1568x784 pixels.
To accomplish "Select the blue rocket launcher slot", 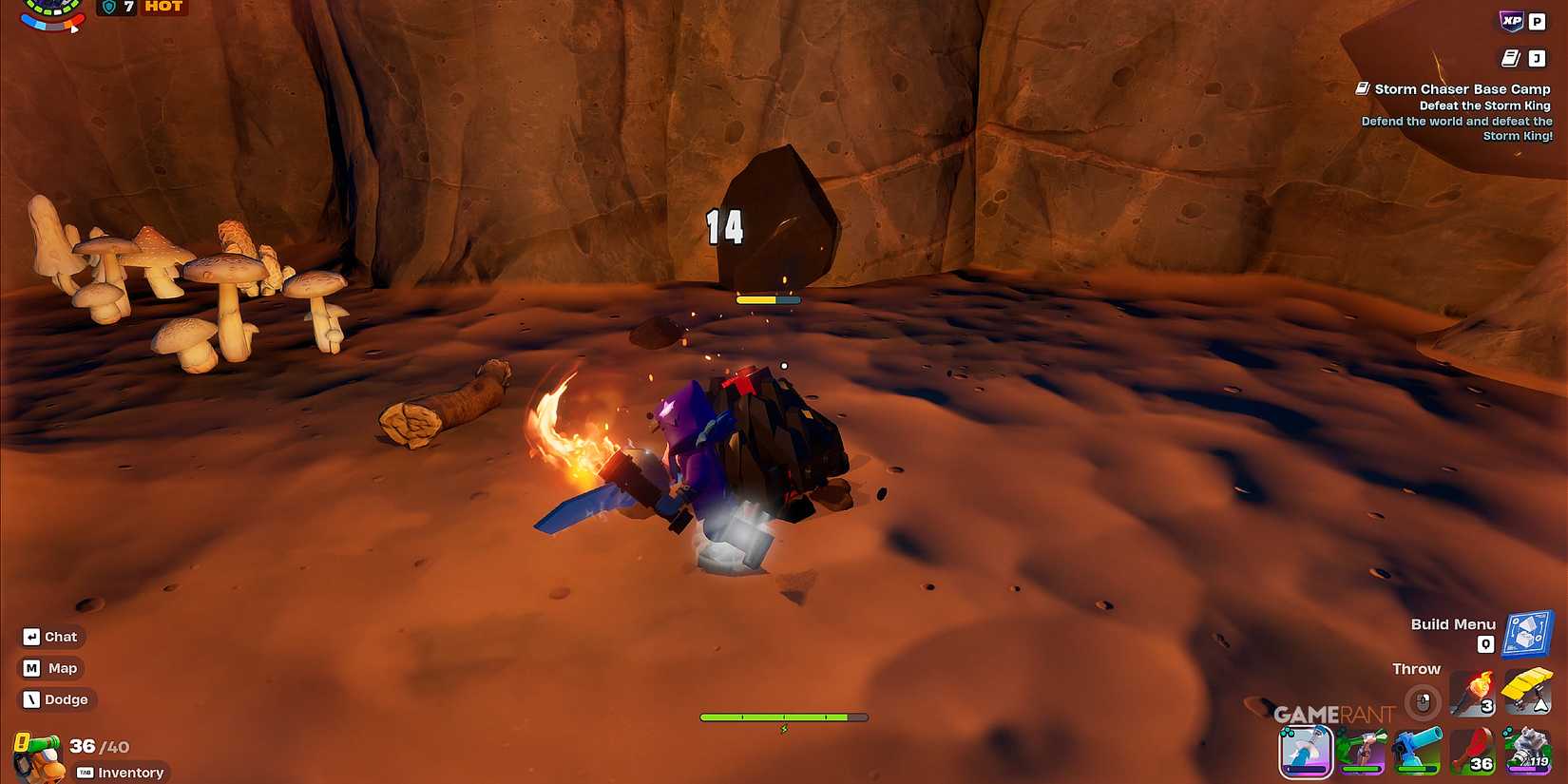I will point(1417,752).
